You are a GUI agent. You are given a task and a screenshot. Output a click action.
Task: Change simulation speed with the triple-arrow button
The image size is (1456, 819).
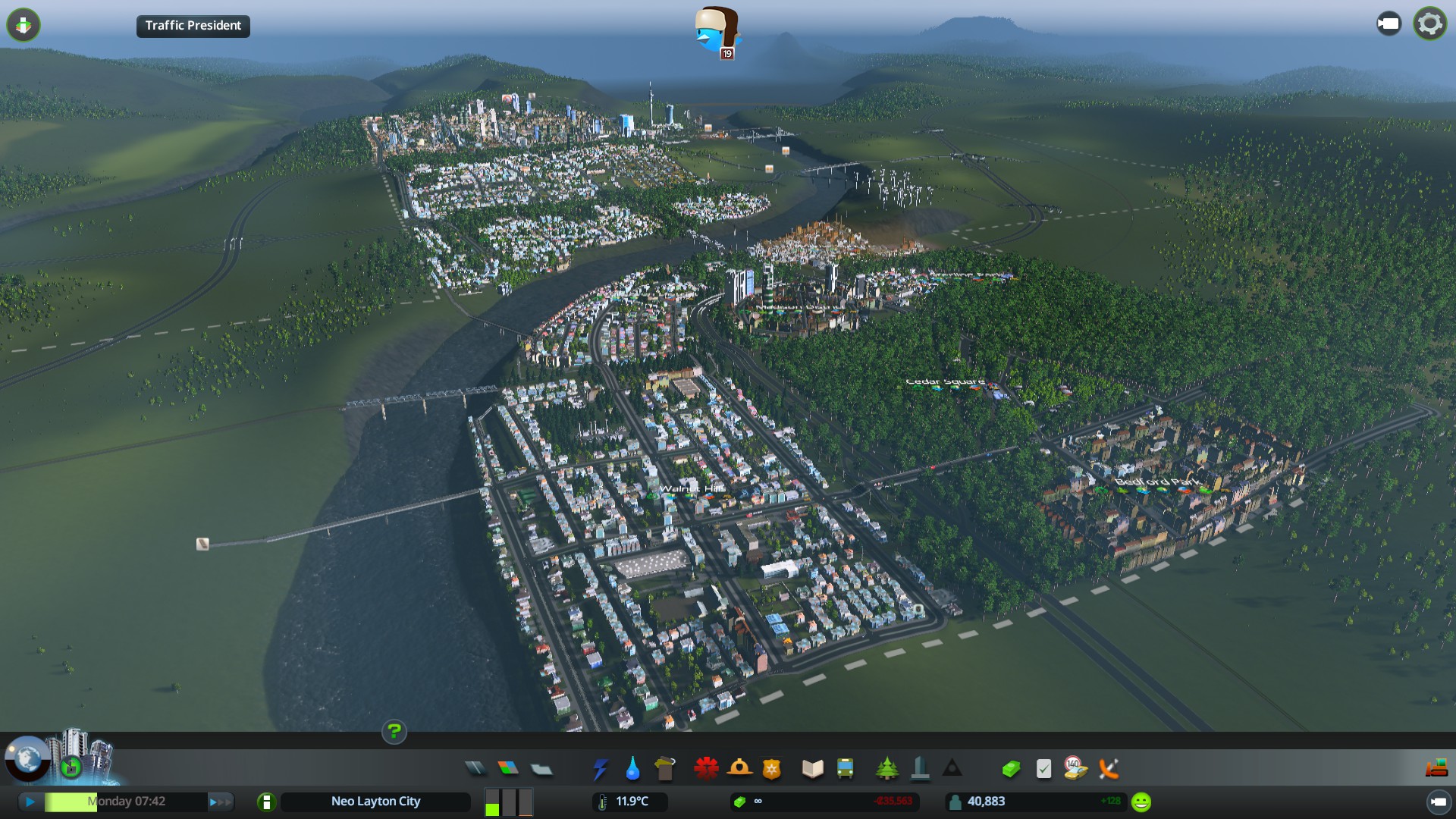coord(220,802)
